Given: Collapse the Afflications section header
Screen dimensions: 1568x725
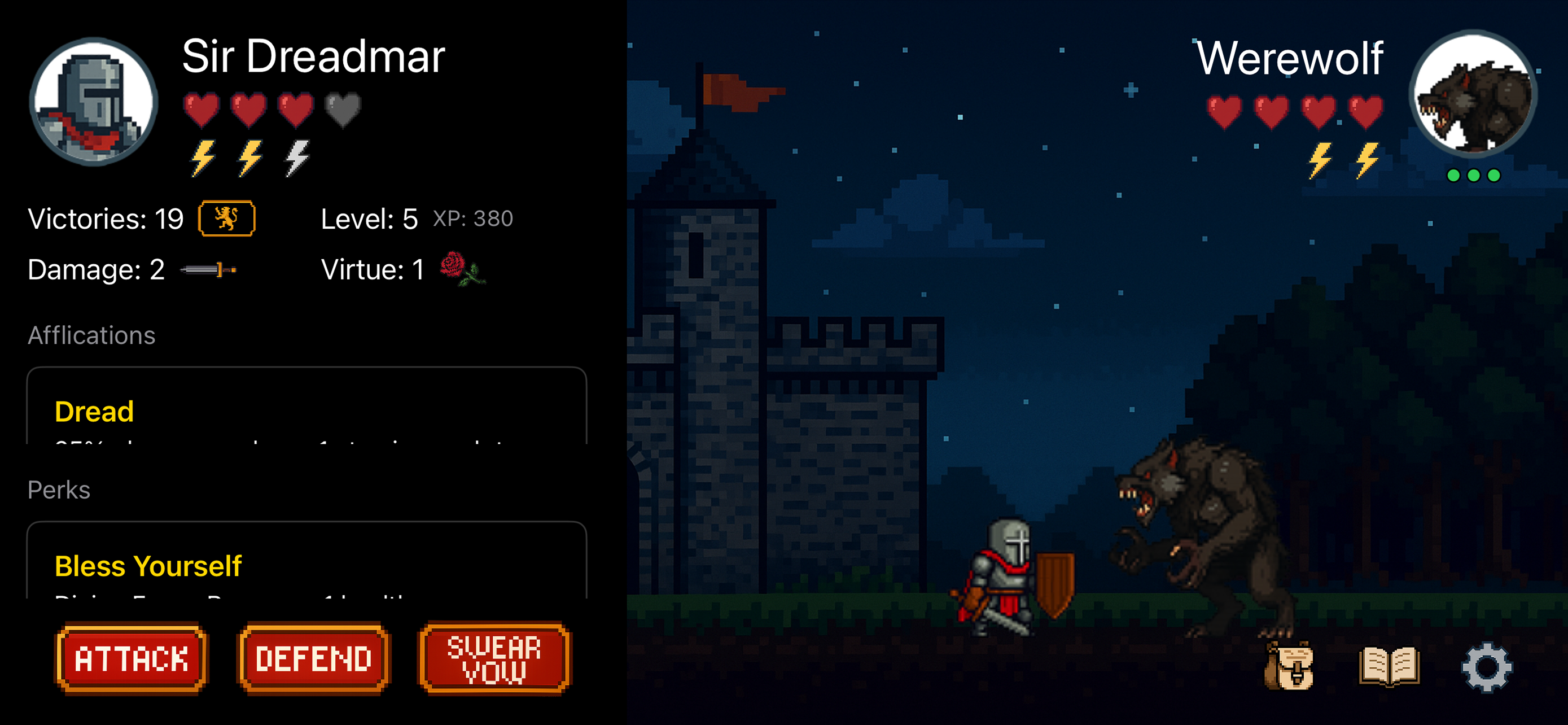Looking at the screenshot, I should tap(90, 335).
